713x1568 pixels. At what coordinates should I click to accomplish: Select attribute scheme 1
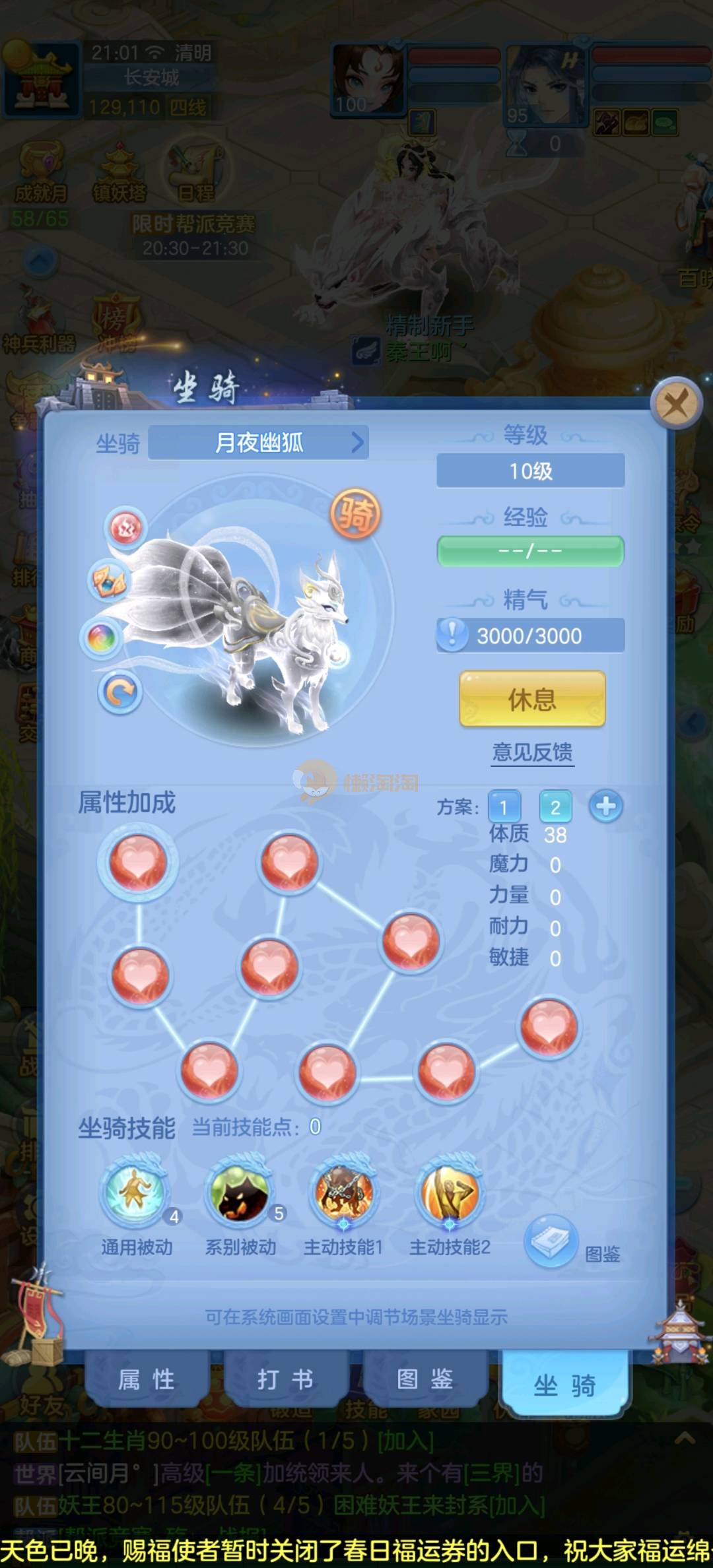click(x=504, y=806)
